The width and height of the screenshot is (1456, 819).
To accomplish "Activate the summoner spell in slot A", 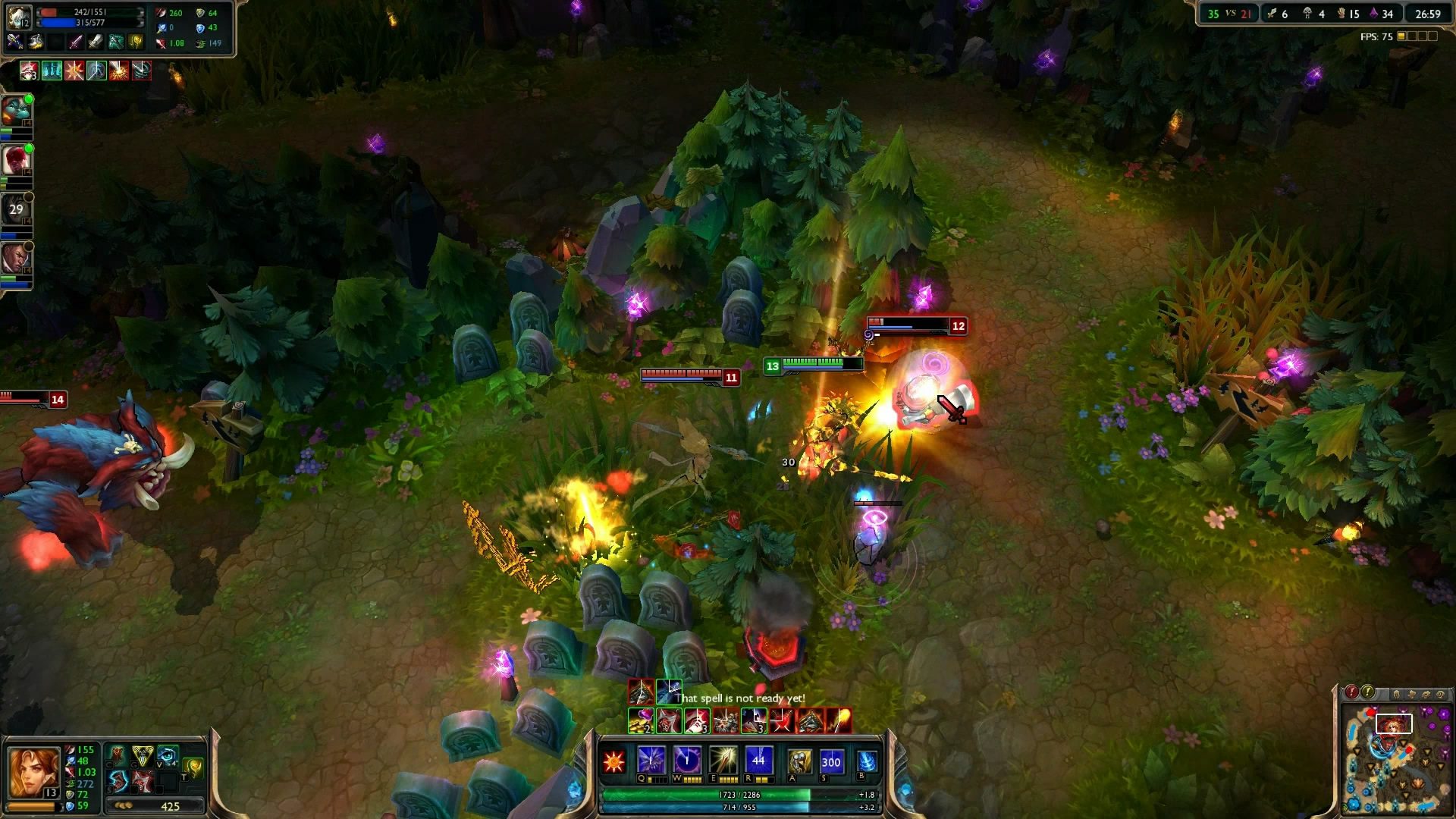I will (x=798, y=760).
